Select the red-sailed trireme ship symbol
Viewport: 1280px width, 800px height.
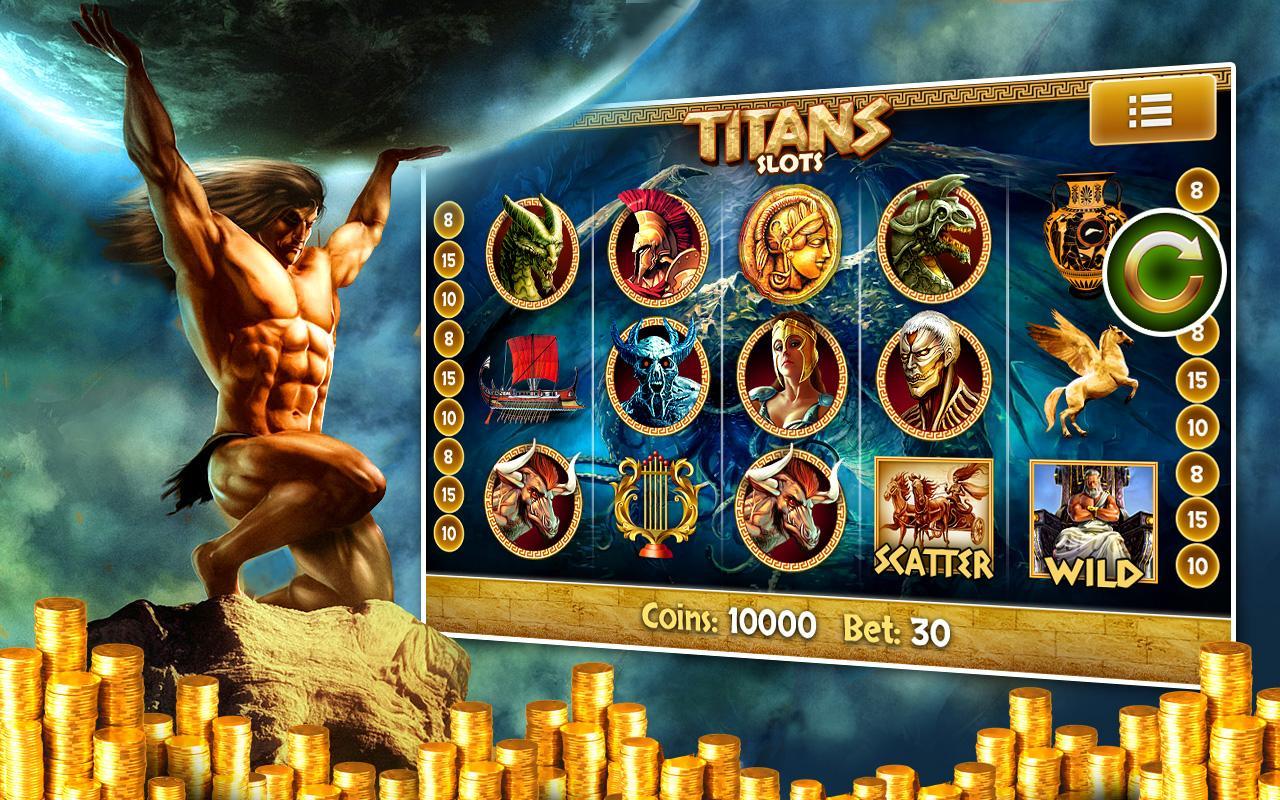(x=530, y=383)
